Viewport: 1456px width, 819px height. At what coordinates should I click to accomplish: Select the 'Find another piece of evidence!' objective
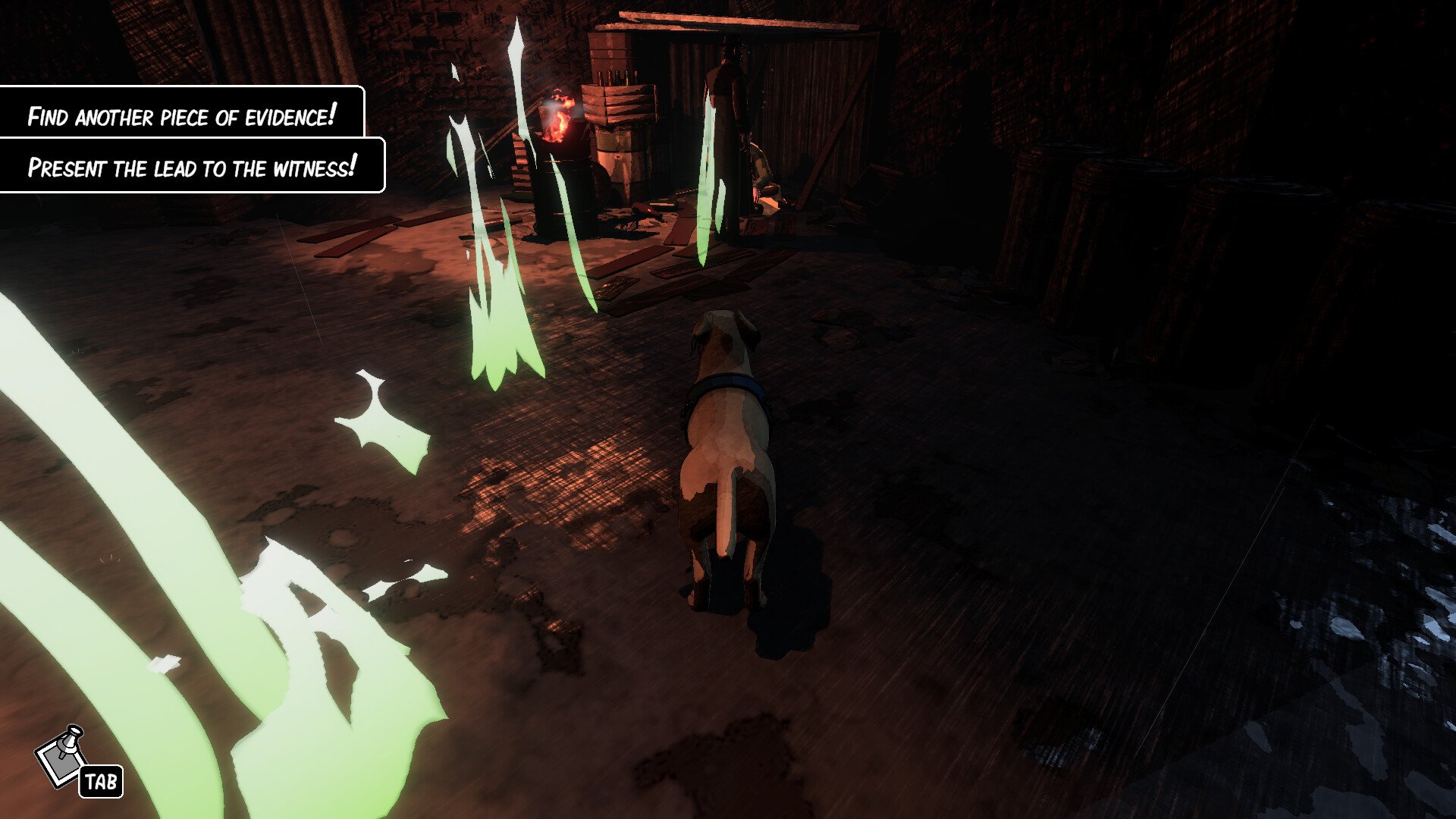(181, 116)
